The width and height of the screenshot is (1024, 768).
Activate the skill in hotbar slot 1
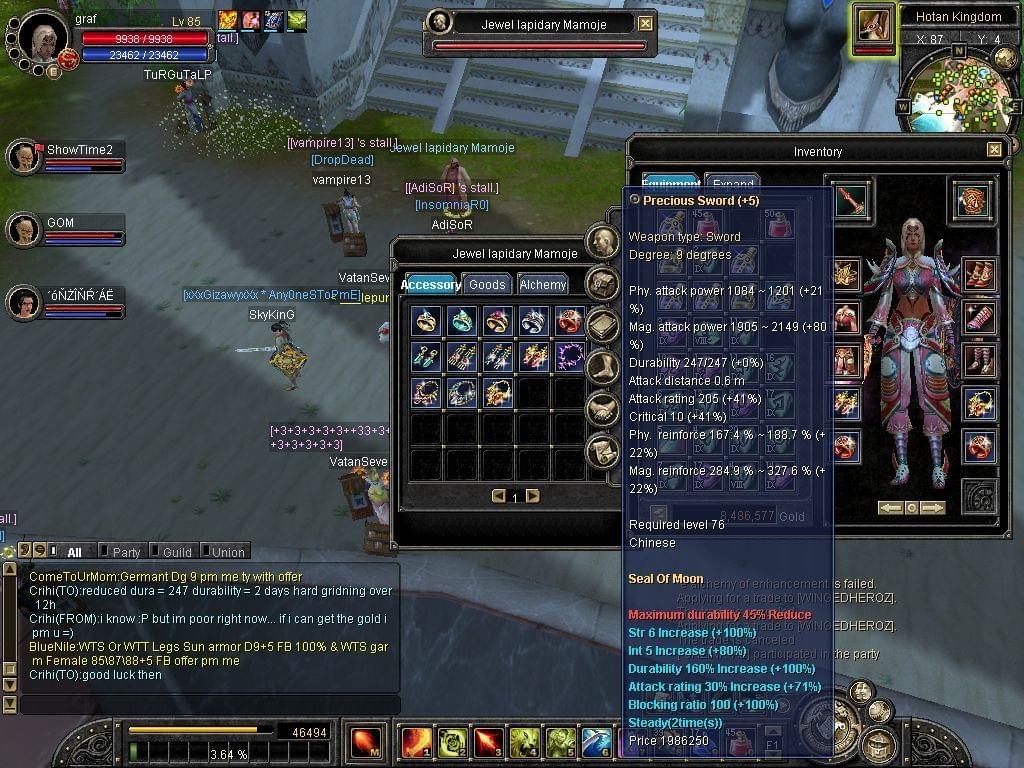tap(416, 742)
